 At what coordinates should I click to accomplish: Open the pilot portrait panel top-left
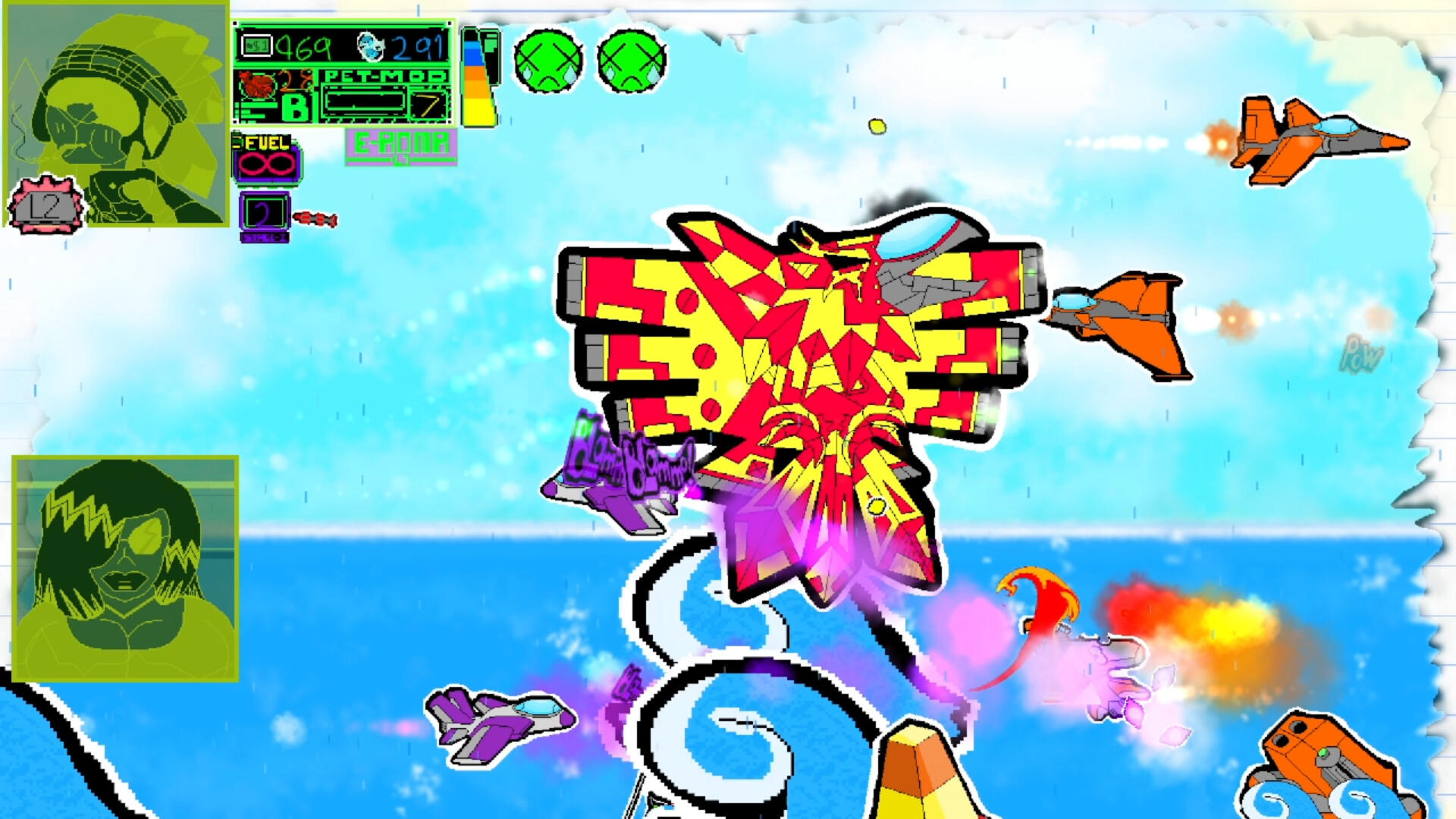click(x=114, y=114)
